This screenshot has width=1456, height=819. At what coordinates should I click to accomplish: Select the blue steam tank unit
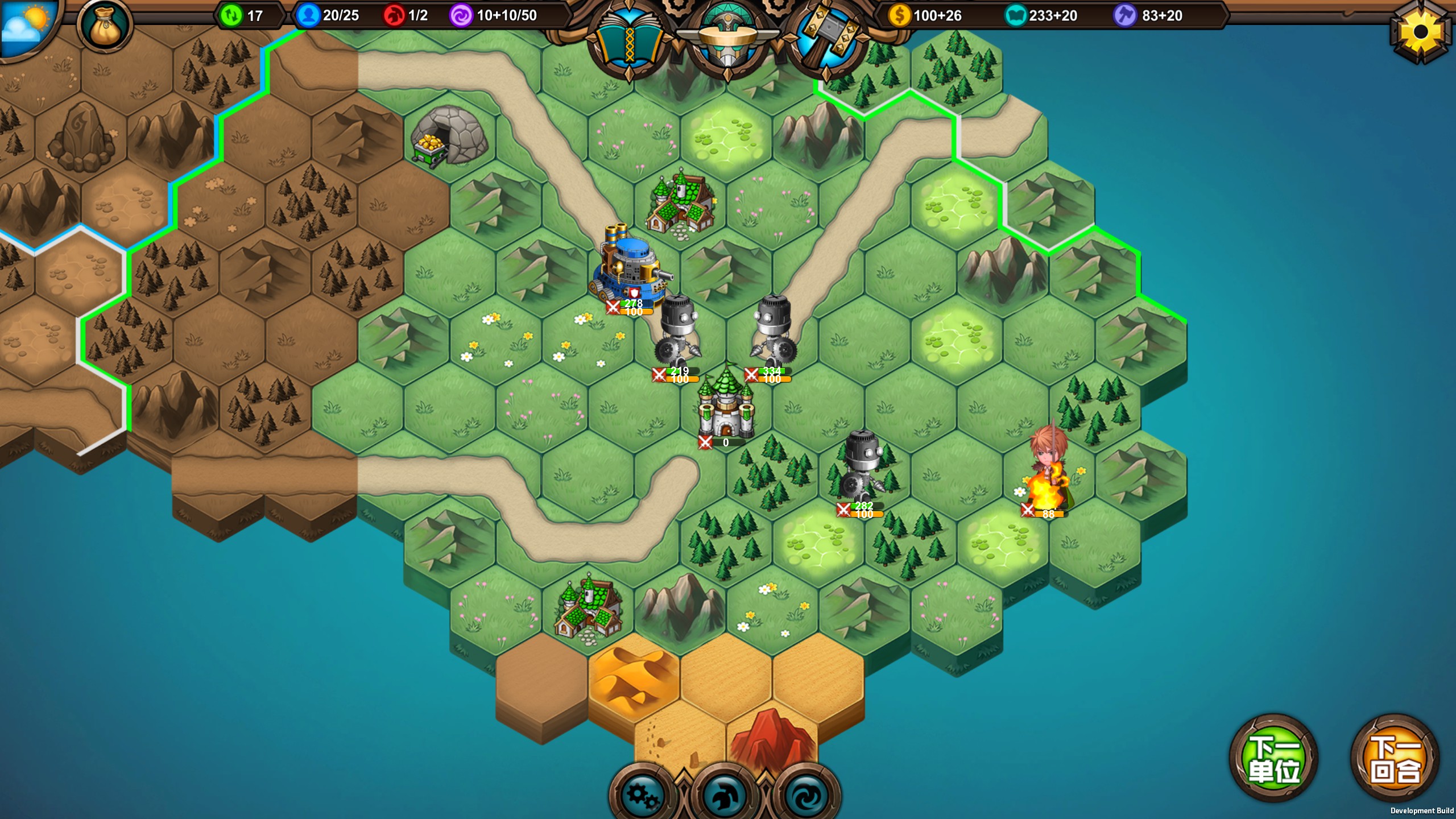tap(630, 268)
